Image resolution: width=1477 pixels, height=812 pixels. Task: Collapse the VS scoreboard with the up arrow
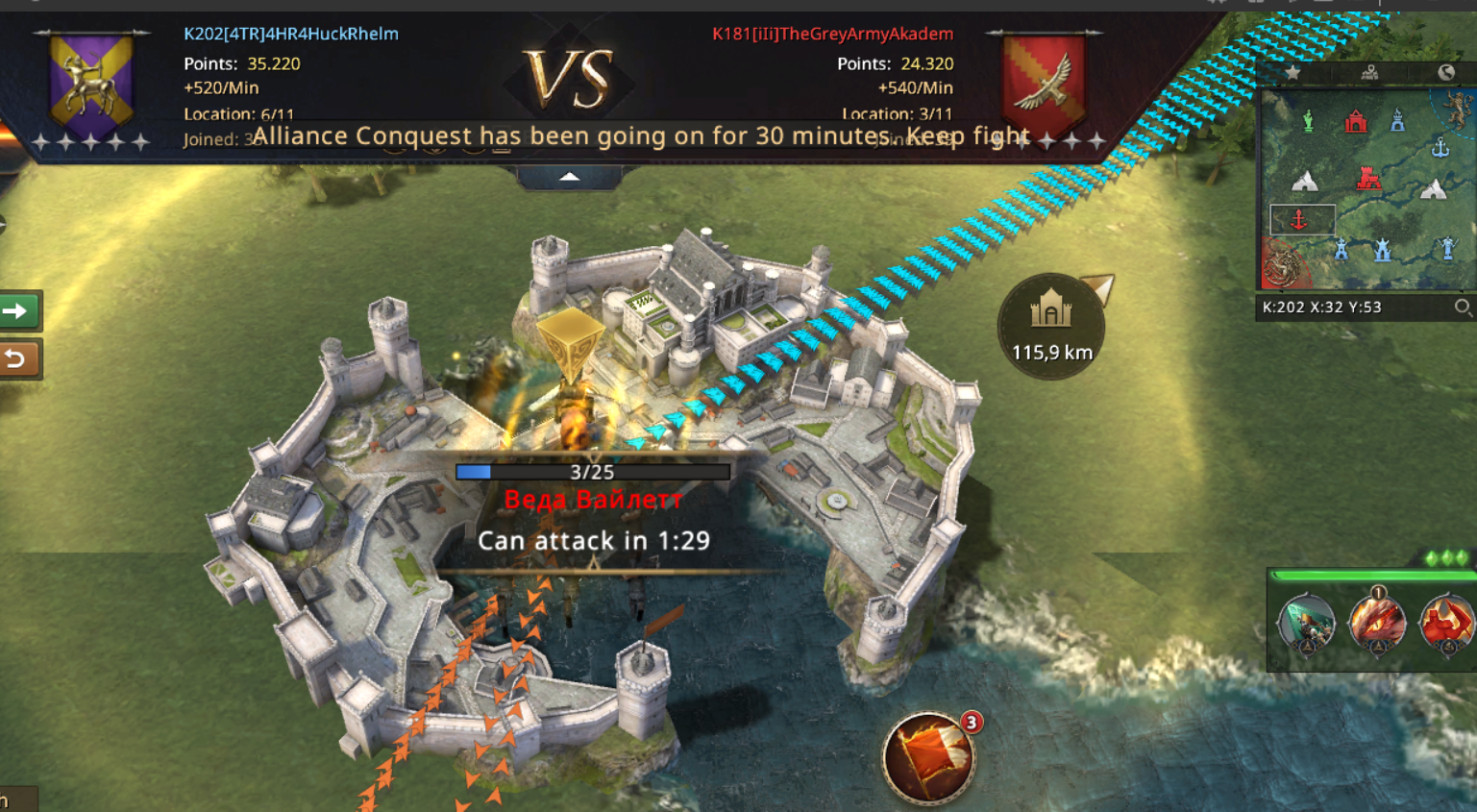point(569,177)
